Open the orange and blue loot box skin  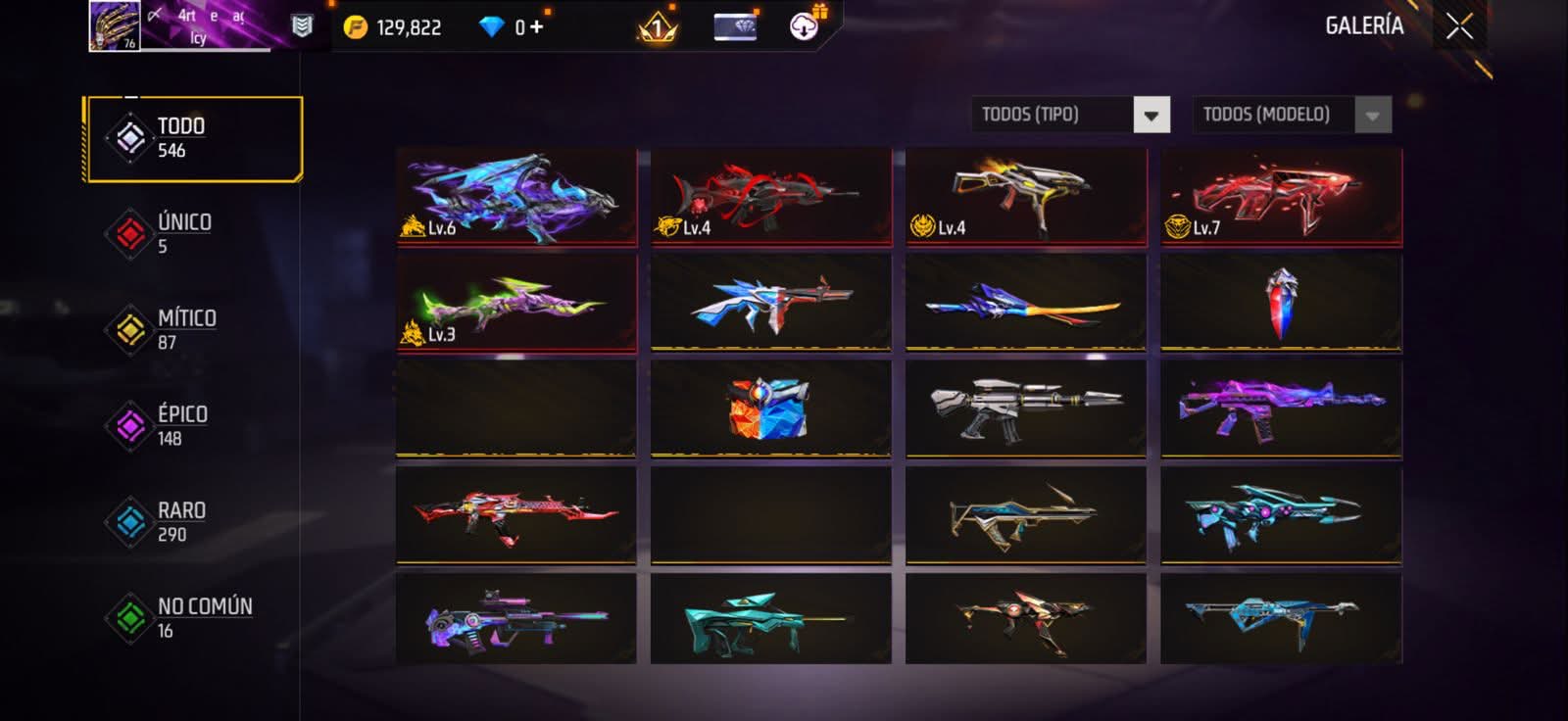[770, 408]
